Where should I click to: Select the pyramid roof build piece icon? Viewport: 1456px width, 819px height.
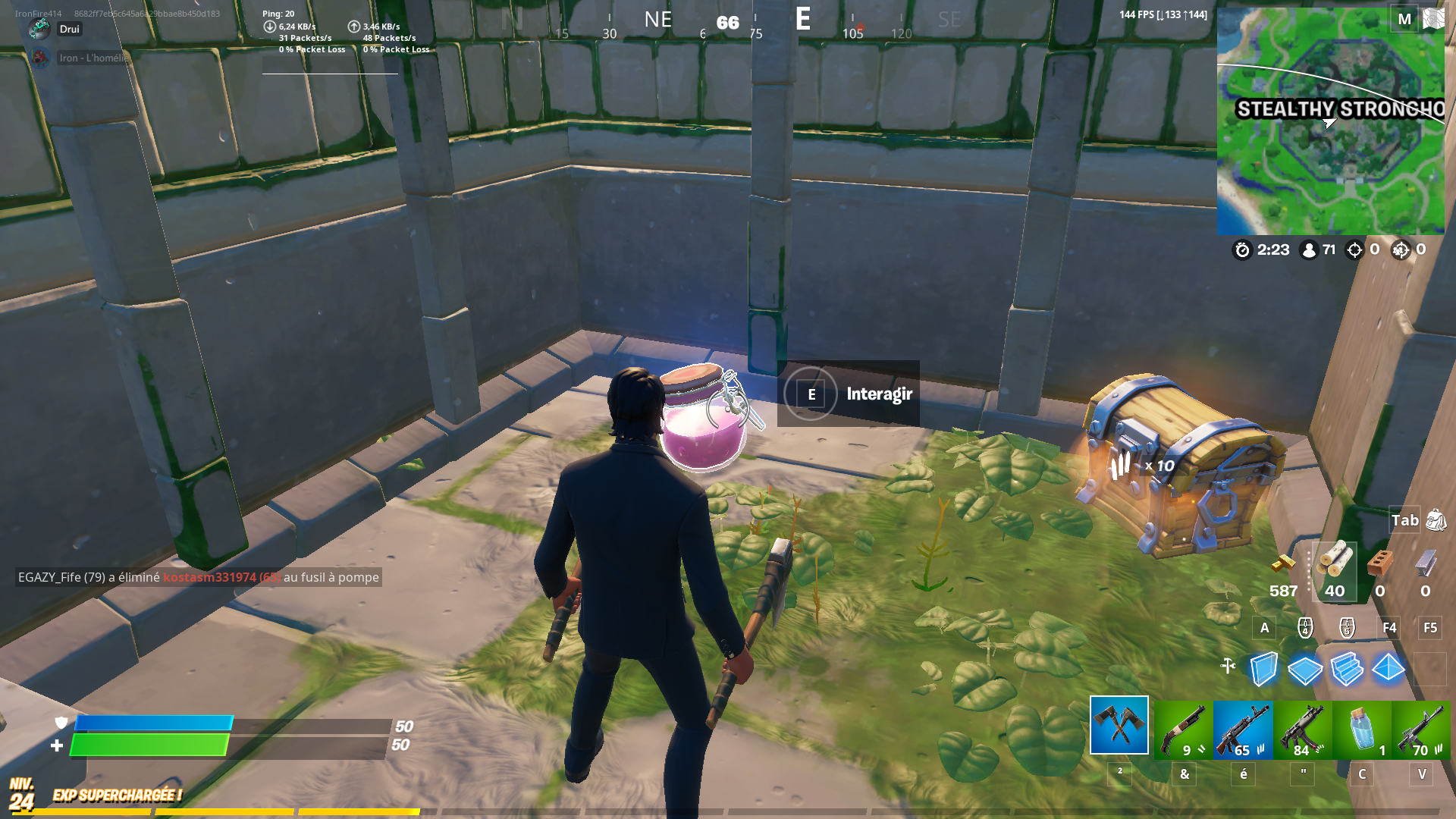coord(1389,667)
